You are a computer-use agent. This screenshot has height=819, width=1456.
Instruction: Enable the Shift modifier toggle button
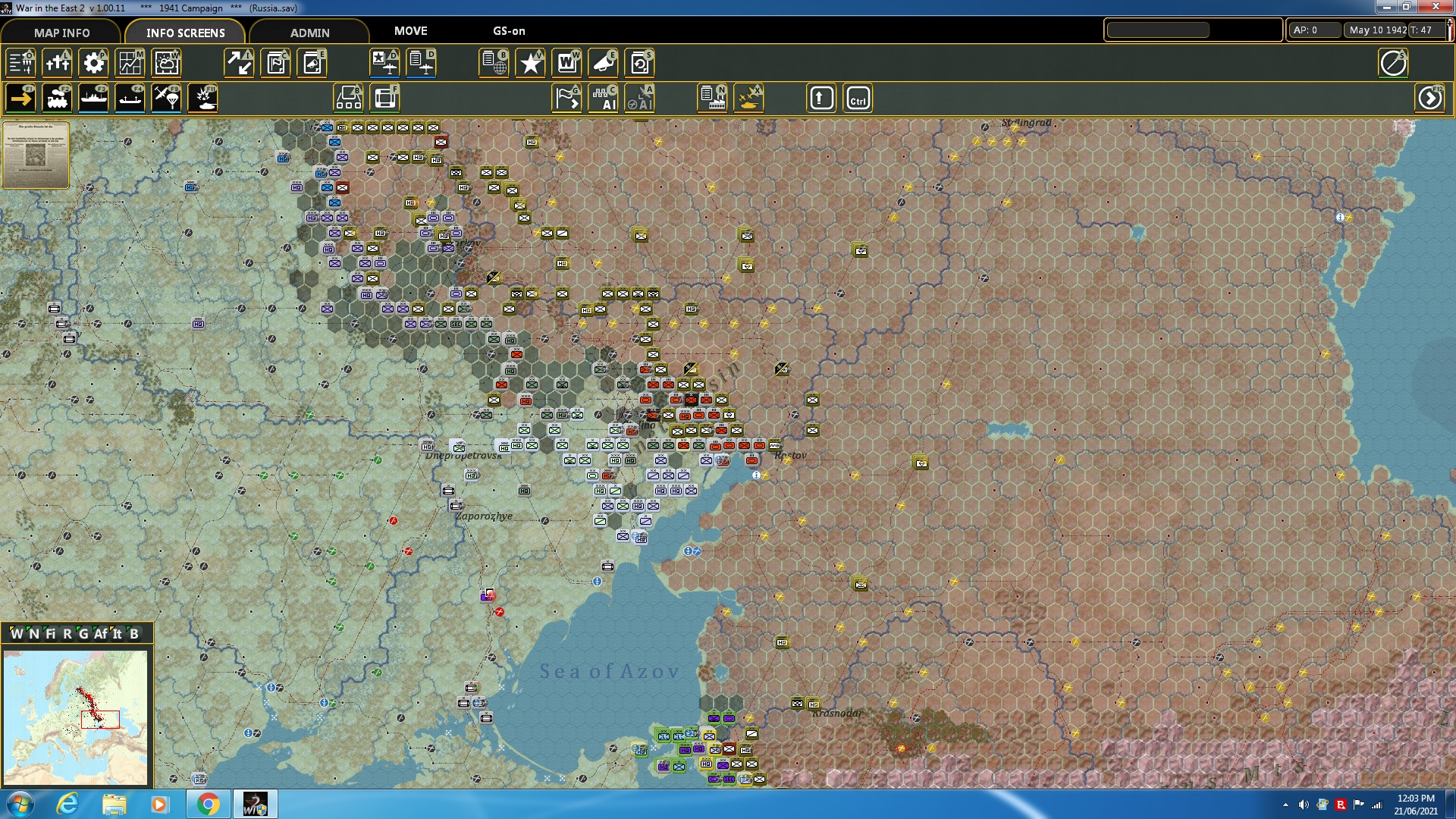pos(821,98)
